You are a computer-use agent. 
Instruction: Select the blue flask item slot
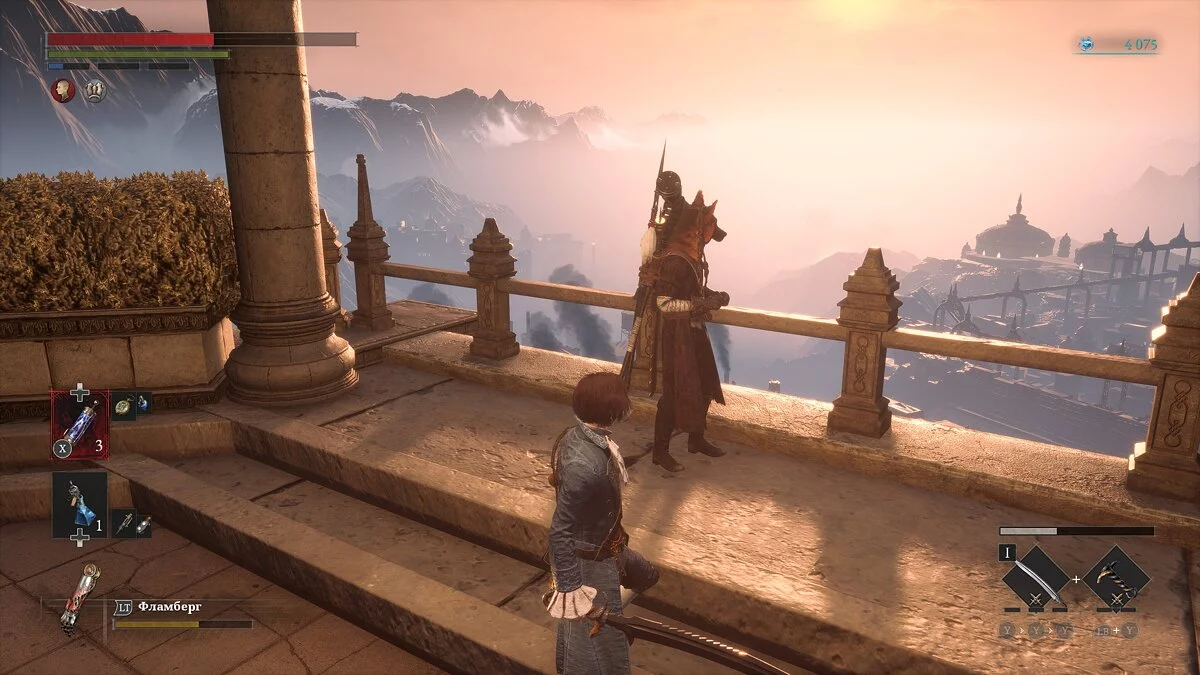[80, 505]
